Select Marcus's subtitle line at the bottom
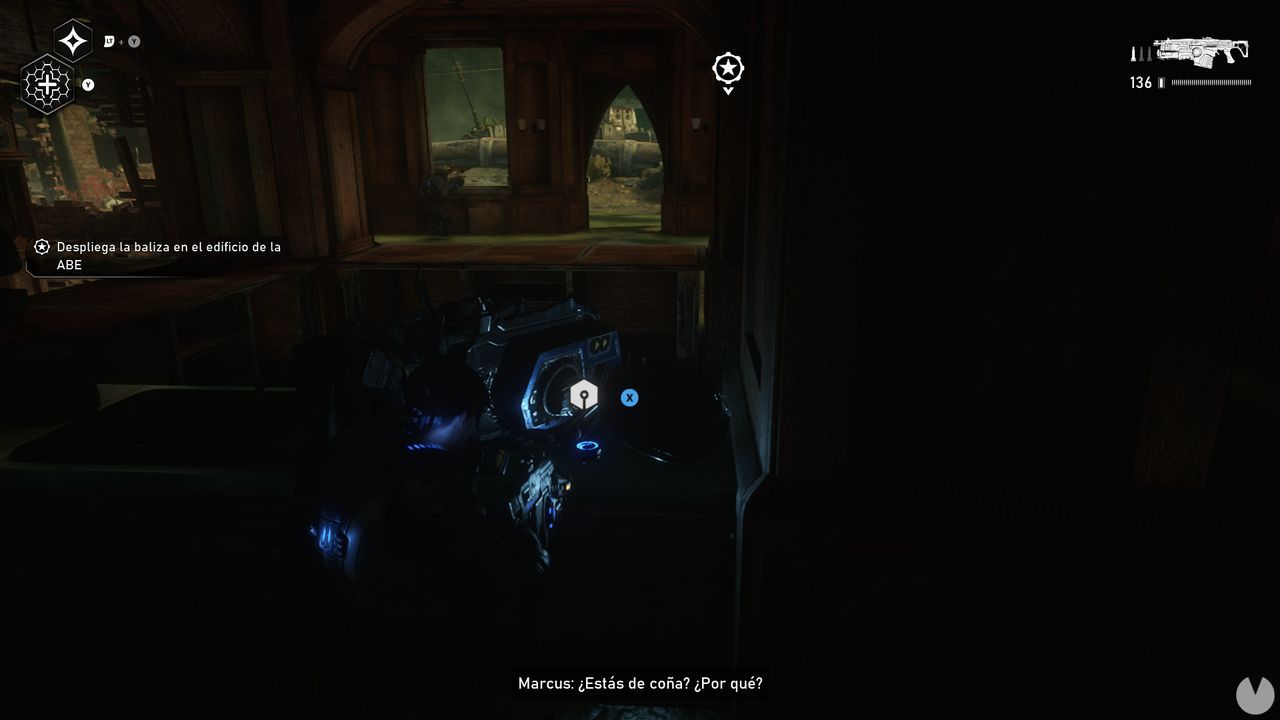The width and height of the screenshot is (1280, 720). coord(640,682)
